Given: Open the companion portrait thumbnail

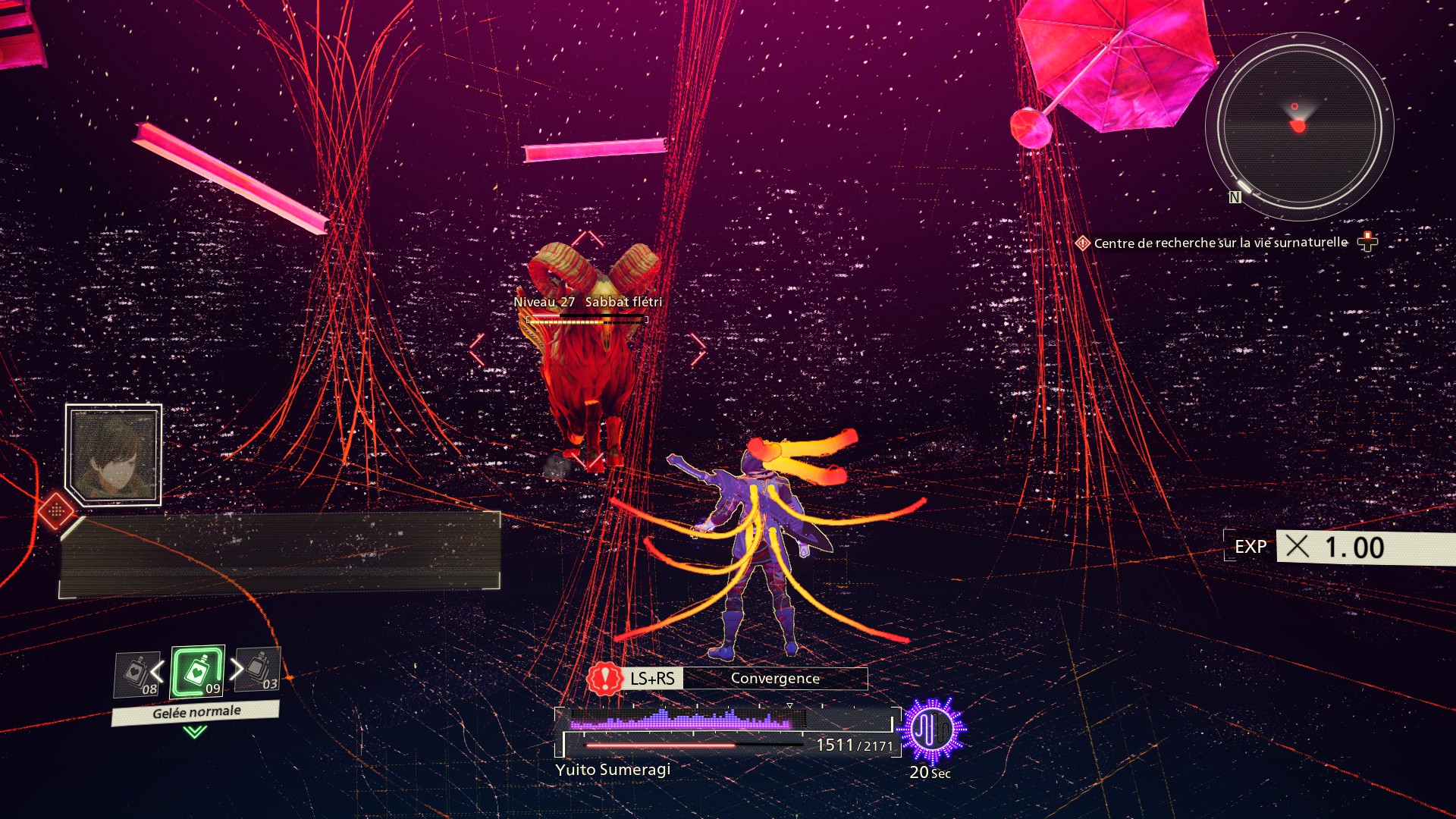Looking at the screenshot, I should click(x=114, y=454).
